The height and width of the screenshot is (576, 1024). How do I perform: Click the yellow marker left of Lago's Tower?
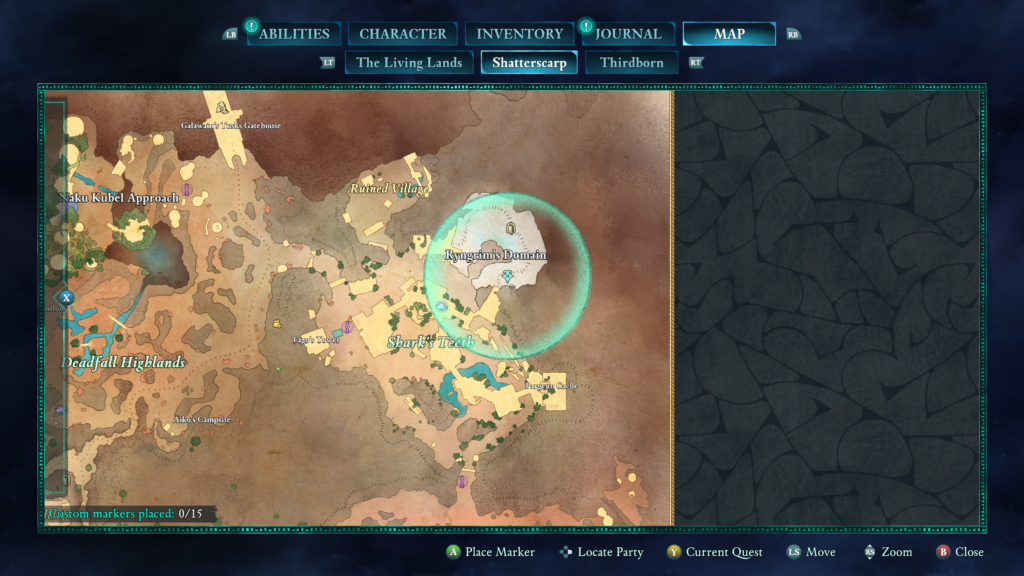click(x=277, y=323)
